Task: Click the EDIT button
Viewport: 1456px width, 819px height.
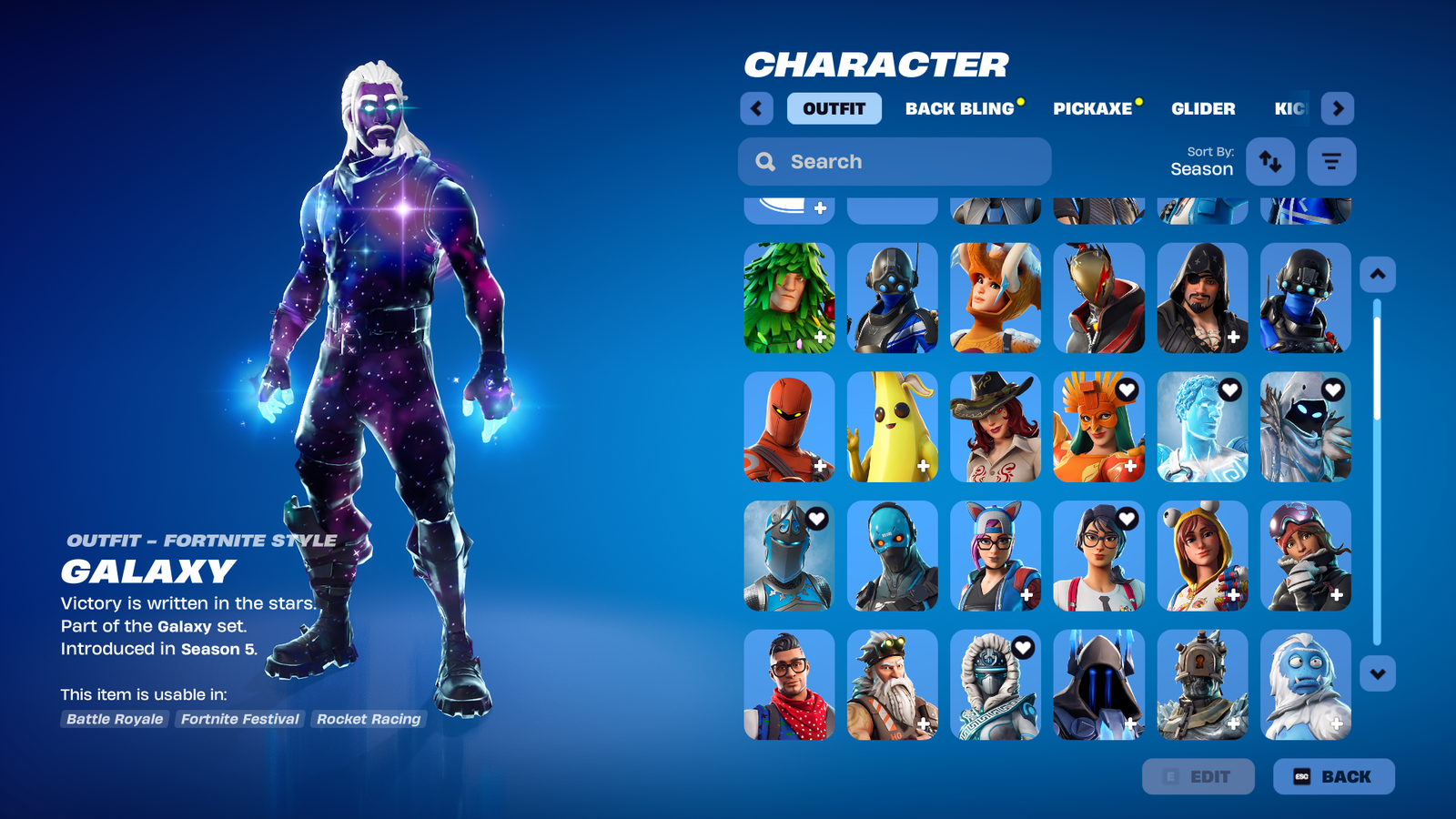Action: click(1198, 776)
